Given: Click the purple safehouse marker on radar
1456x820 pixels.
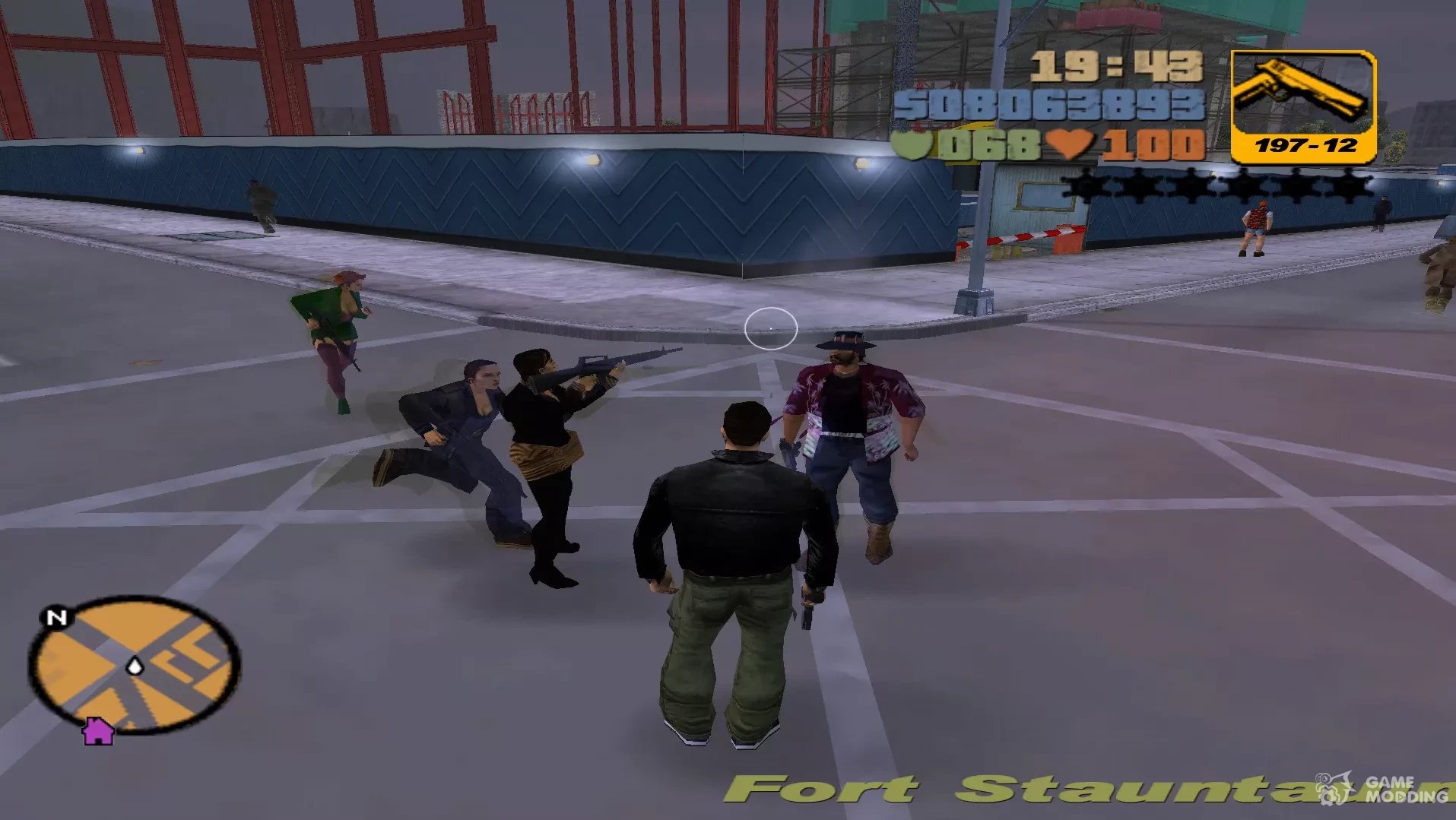Looking at the screenshot, I should coord(98,731).
